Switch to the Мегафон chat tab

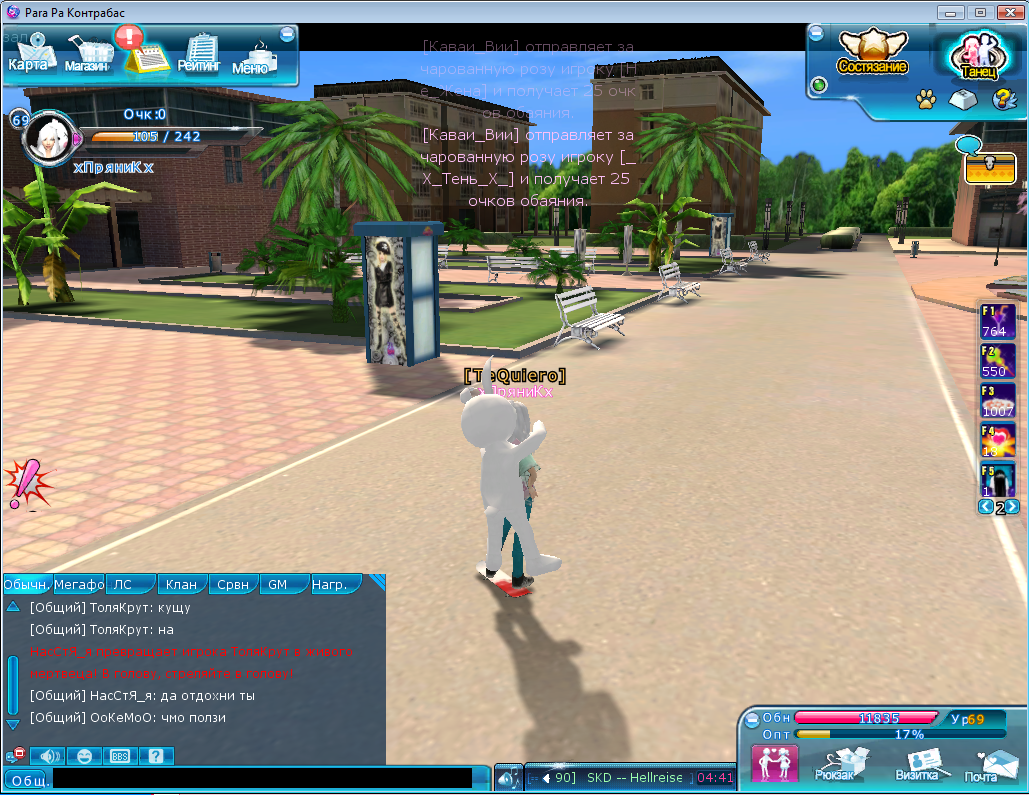point(78,585)
